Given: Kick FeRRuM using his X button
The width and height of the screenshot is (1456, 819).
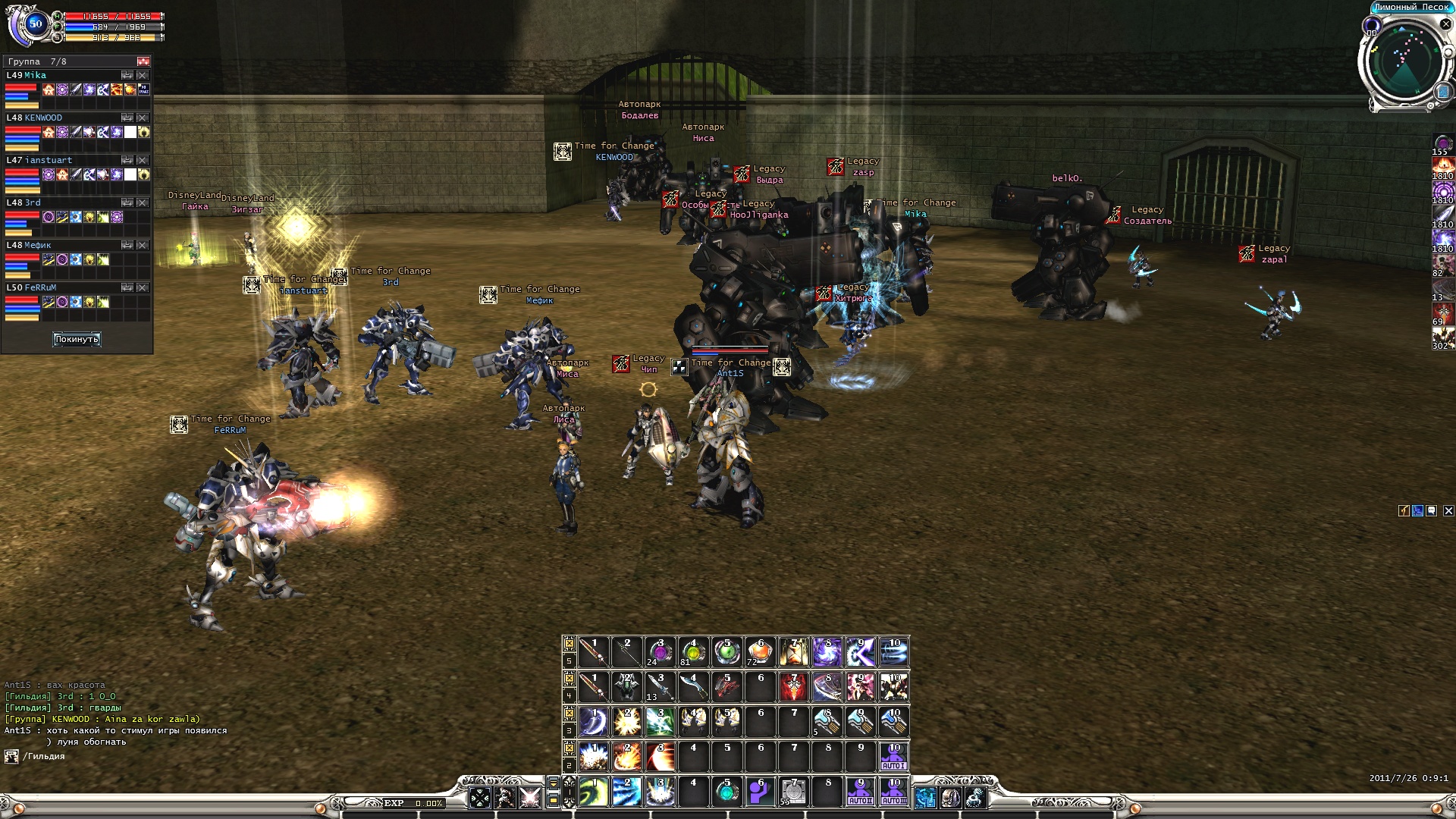Looking at the screenshot, I should click(143, 288).
